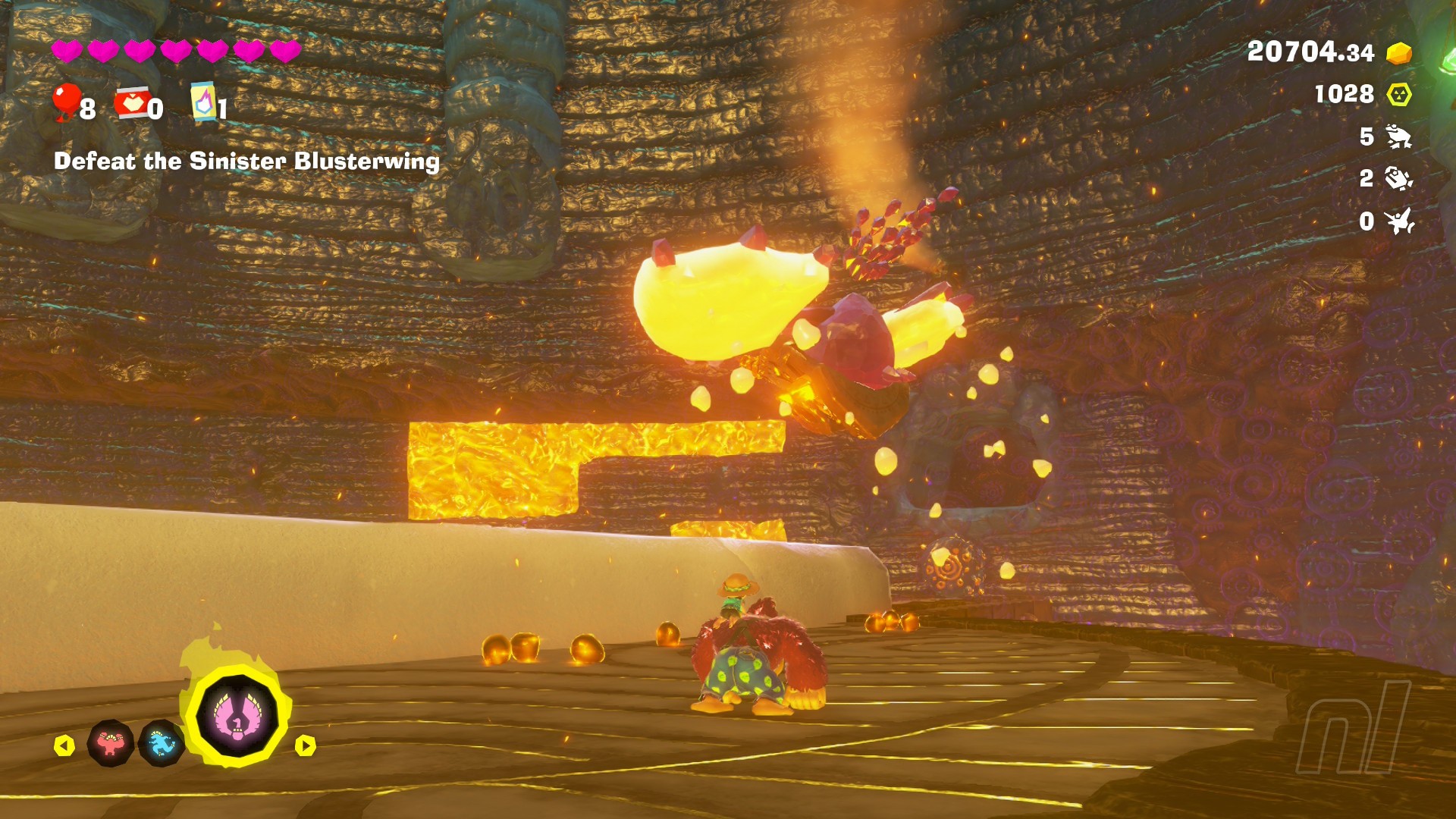Show the winged fossil collectible icon
Viewport: 1456px width, 819px height.
tap(1398, 221)
